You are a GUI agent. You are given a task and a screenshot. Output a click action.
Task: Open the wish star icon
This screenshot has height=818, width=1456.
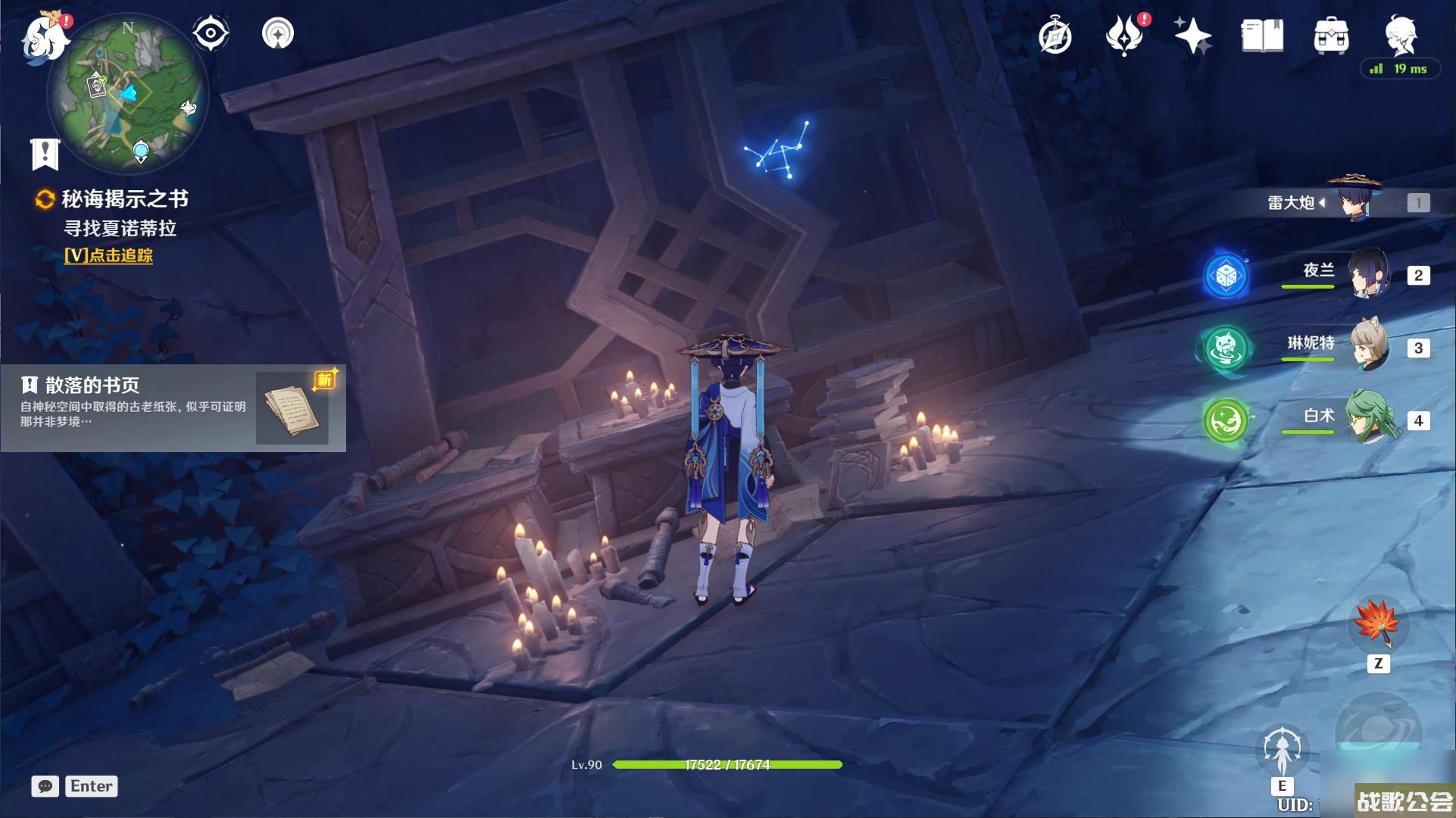[x=1192, y=36]
